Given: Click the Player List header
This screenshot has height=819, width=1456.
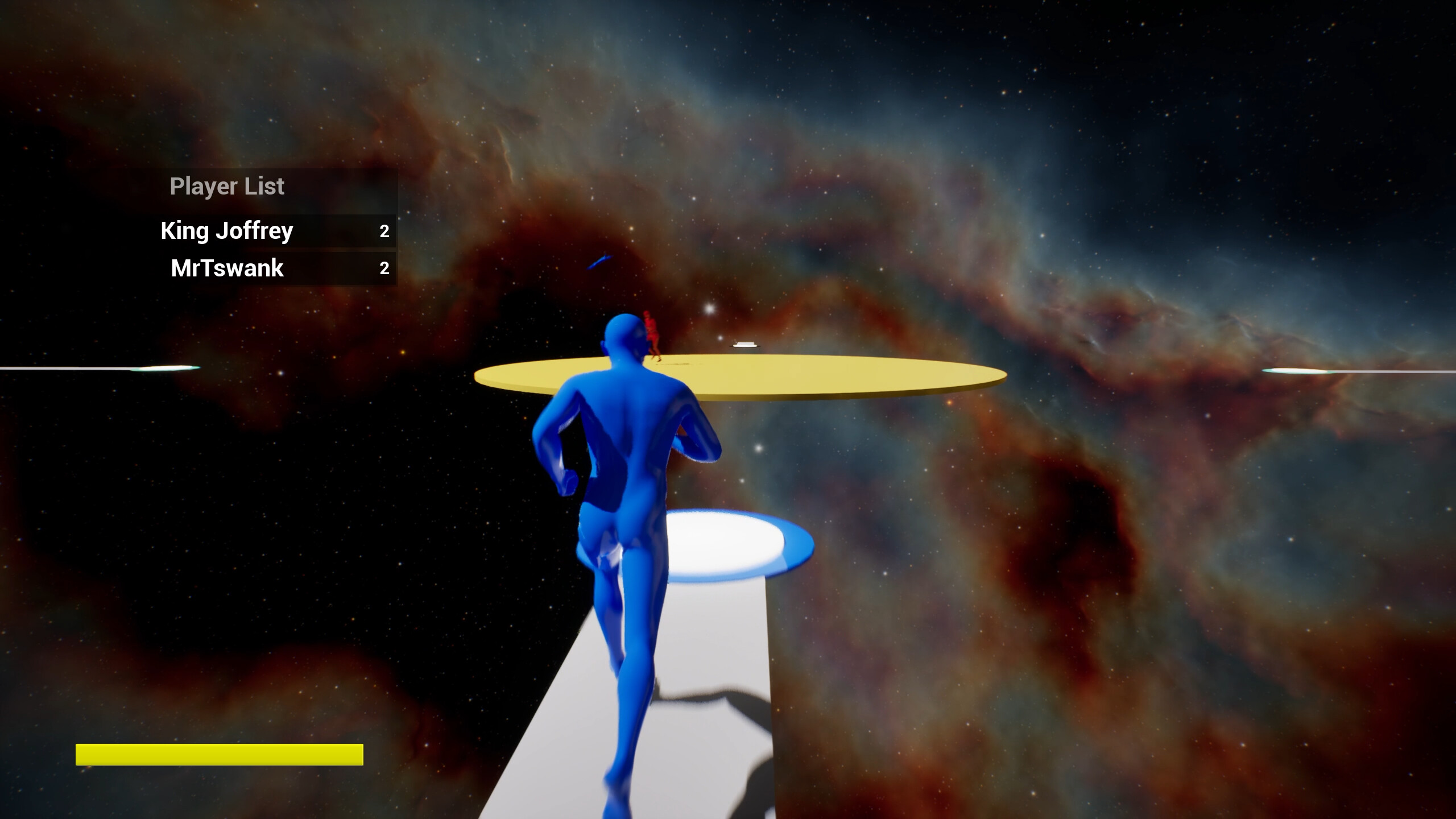Looking at the screenshot, I should click(227, 185).
